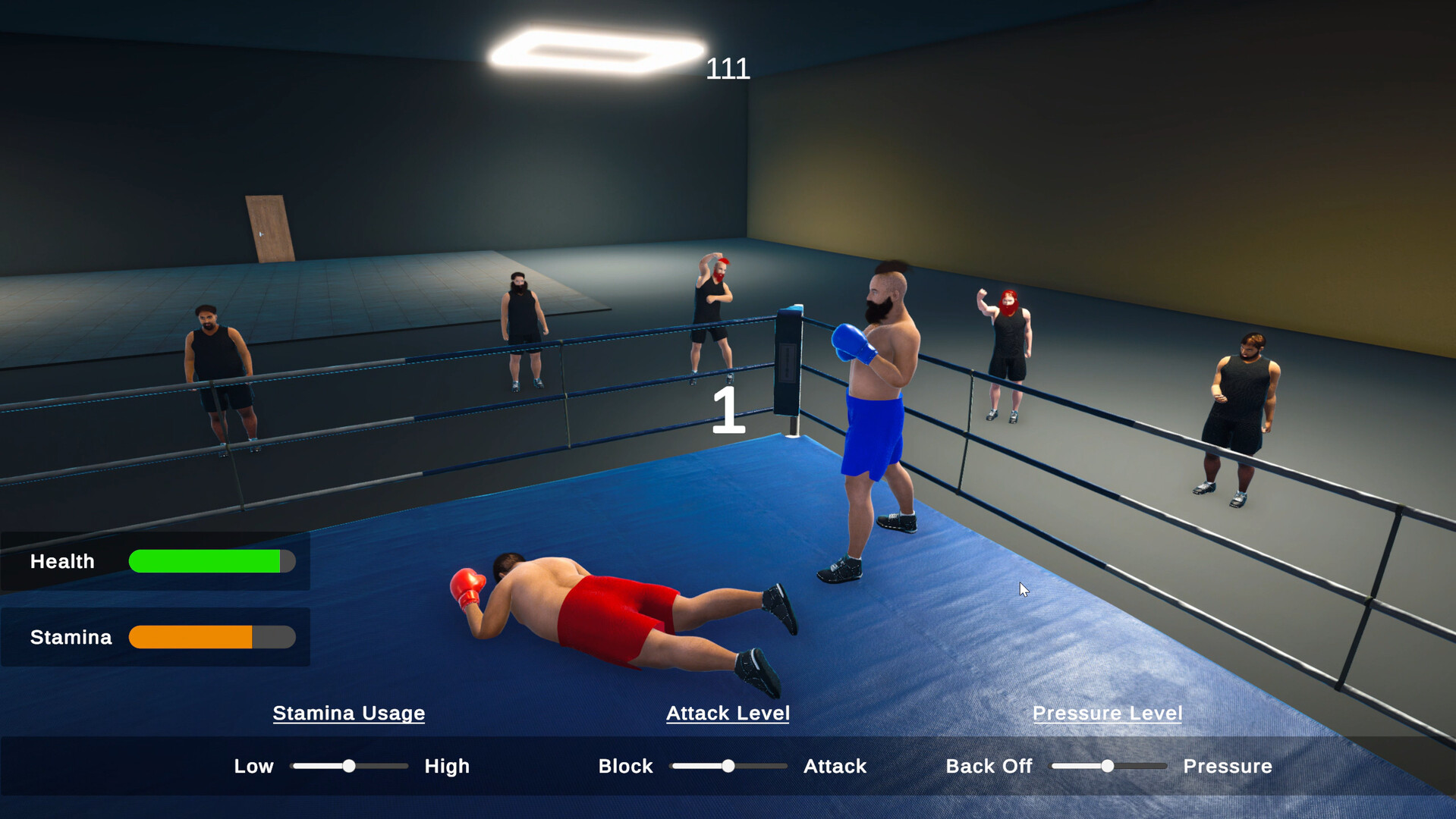Click the match timer showing 111
Viewport: 1456px width, 819px height.
click(x=727, y=69)
